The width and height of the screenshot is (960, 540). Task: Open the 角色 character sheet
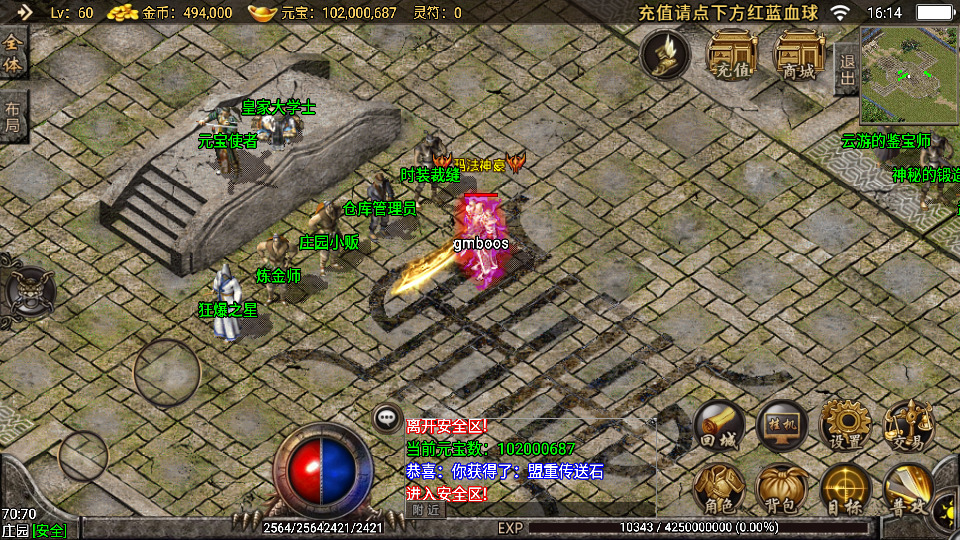click(719, 489)
